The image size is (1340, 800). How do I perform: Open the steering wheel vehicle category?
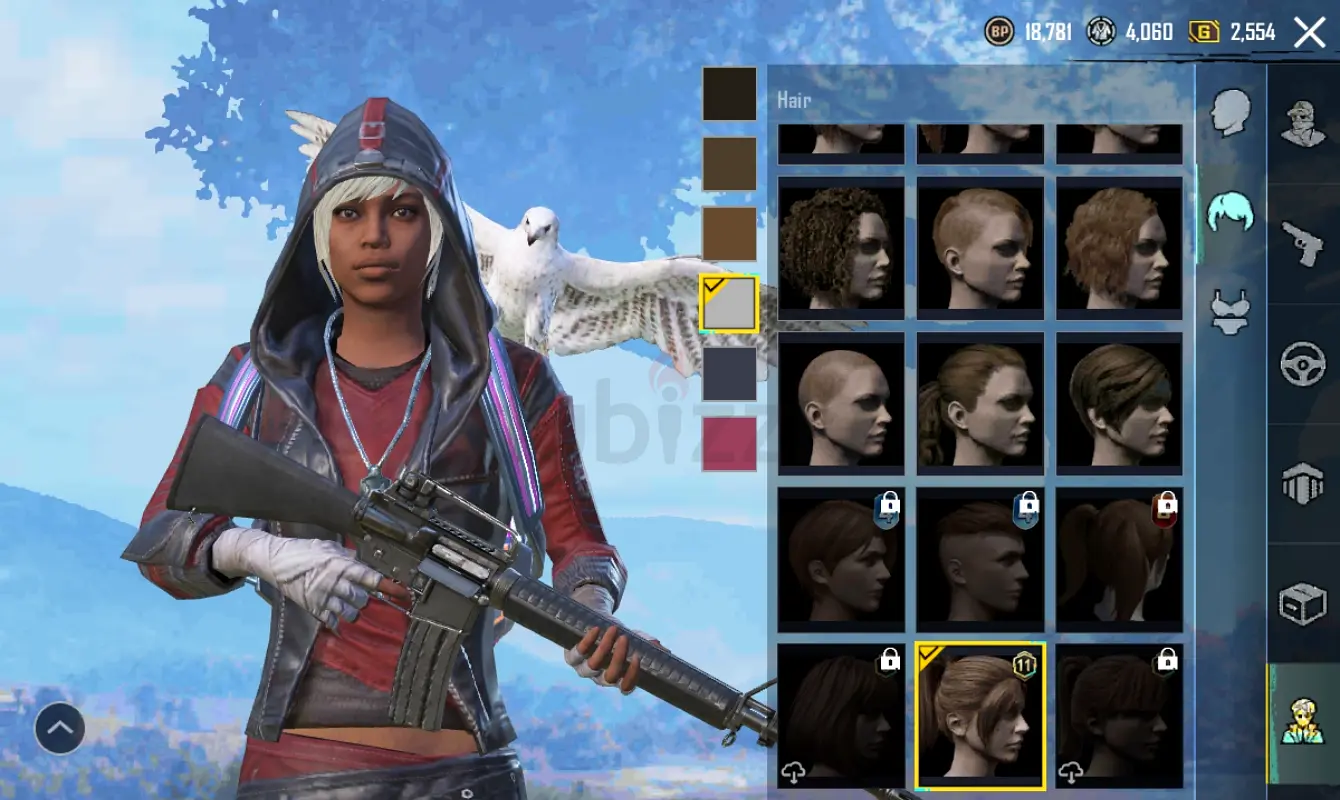click(x=1303, y=364)
